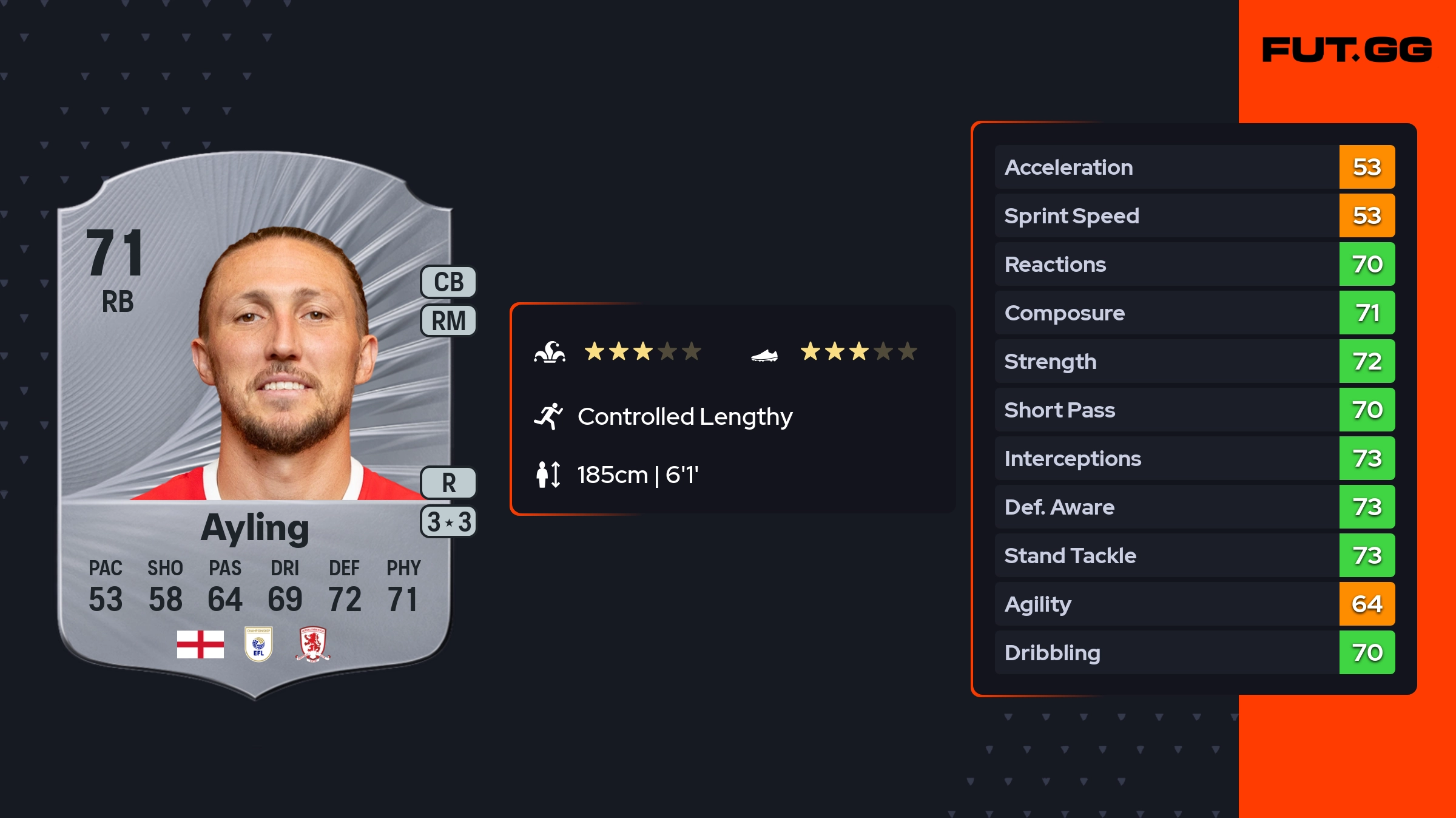The width and height of the screenshot is (1456, 818).
Task: Select the RM alternate position badge
Action: click(448, 320)
